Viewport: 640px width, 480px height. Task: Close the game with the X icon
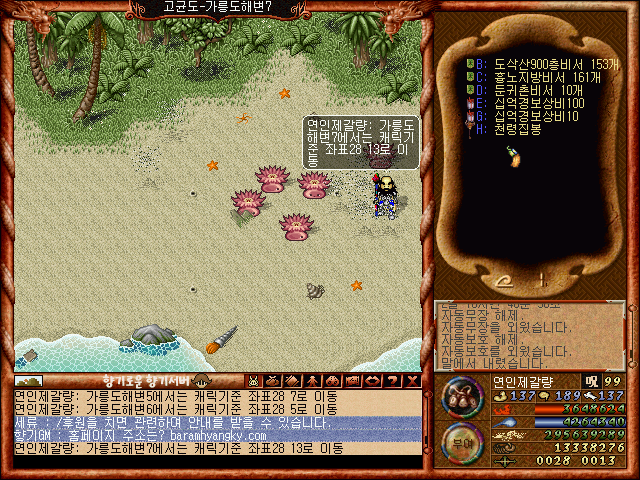point(411,381)
